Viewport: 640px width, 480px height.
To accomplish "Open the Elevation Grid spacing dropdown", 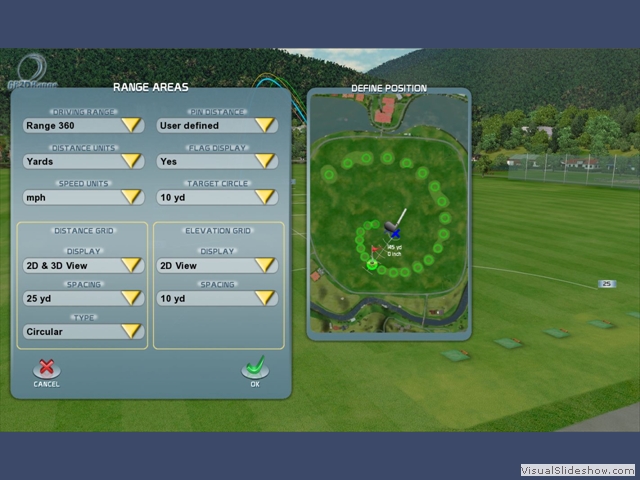I will [x=217, y=298].
